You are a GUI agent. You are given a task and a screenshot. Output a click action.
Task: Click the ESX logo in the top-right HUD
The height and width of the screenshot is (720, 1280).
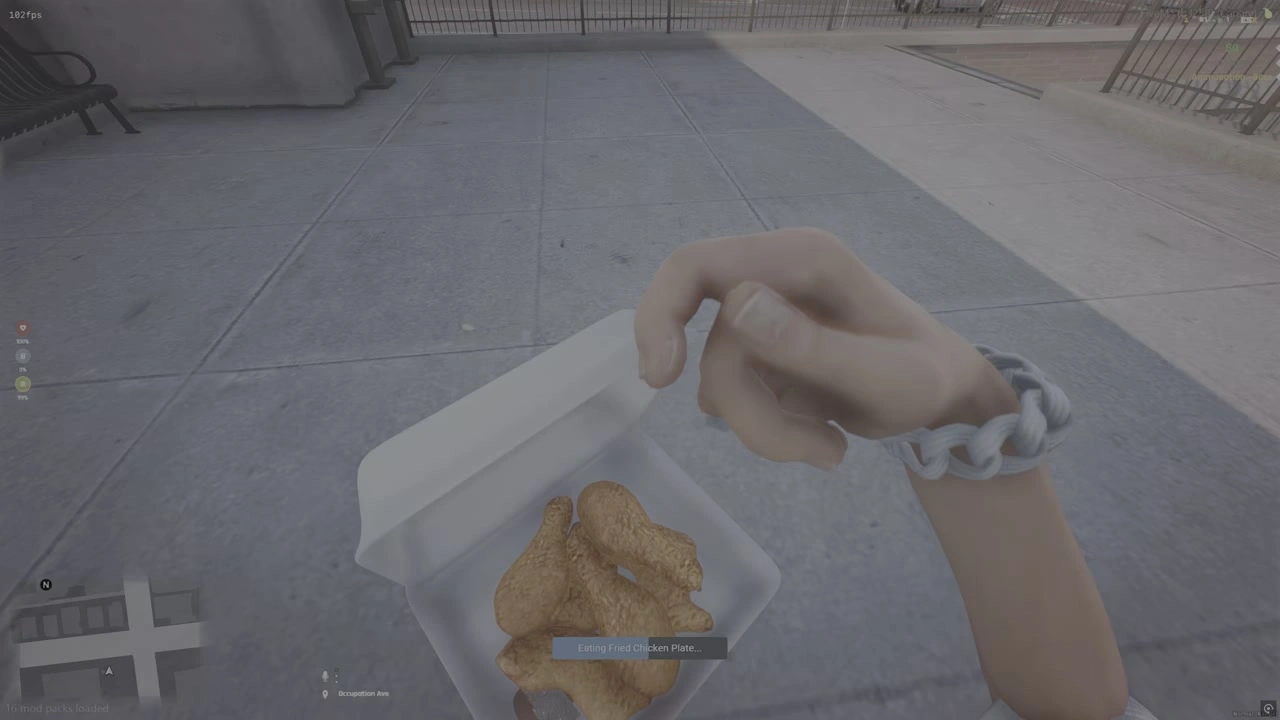coord(1248,20)
